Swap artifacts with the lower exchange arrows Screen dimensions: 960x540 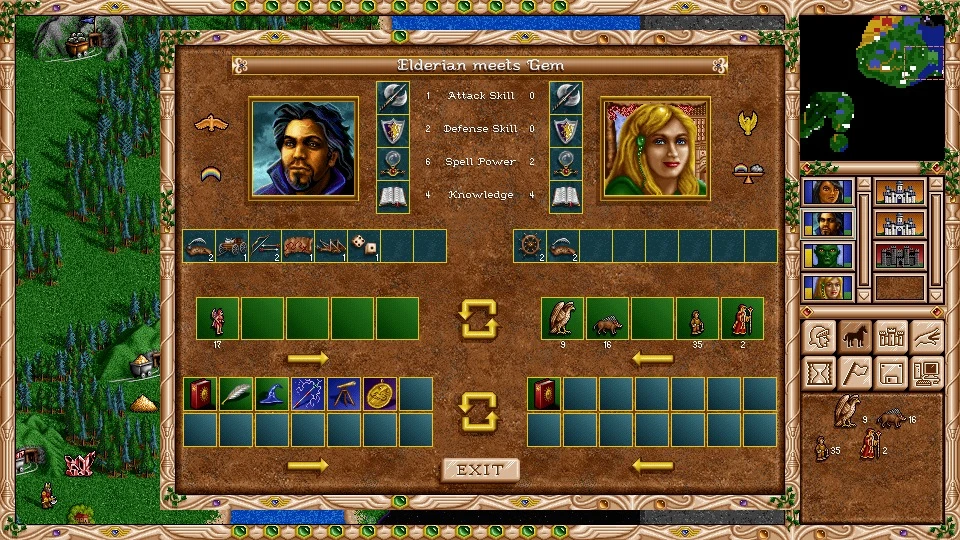tap(479, 411)
